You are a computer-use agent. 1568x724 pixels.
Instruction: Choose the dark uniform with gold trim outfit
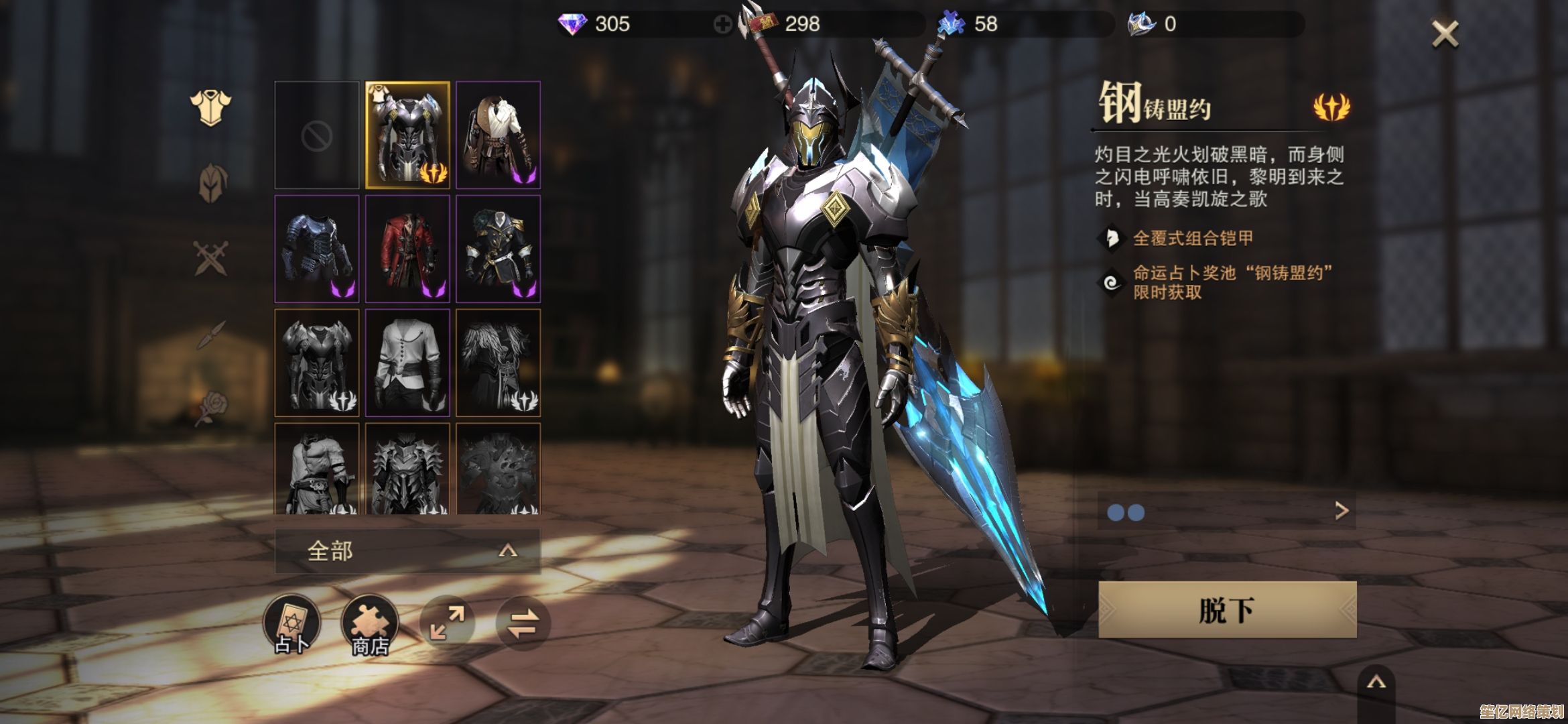pos(498,249)
